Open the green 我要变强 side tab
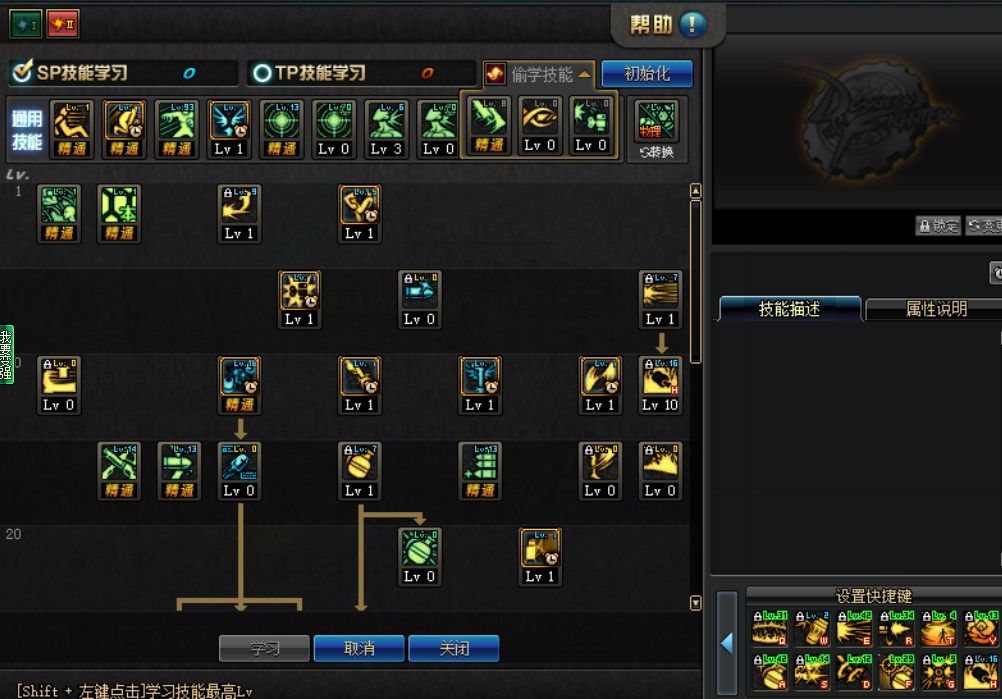This screenshot has height=699, width=1002. [x=6, y=354]
